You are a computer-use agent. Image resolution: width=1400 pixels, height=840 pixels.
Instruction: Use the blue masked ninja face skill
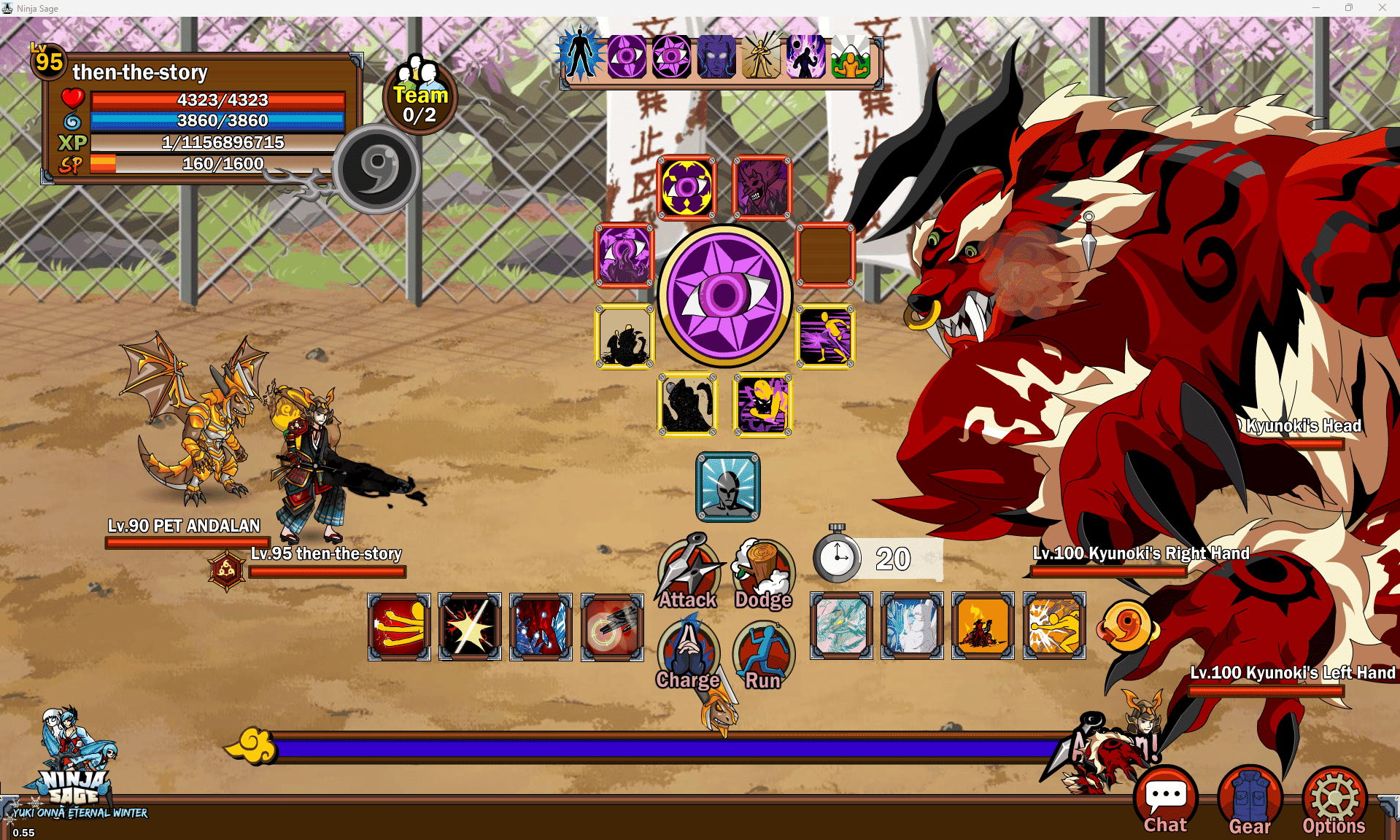click(x=727, y=486)
